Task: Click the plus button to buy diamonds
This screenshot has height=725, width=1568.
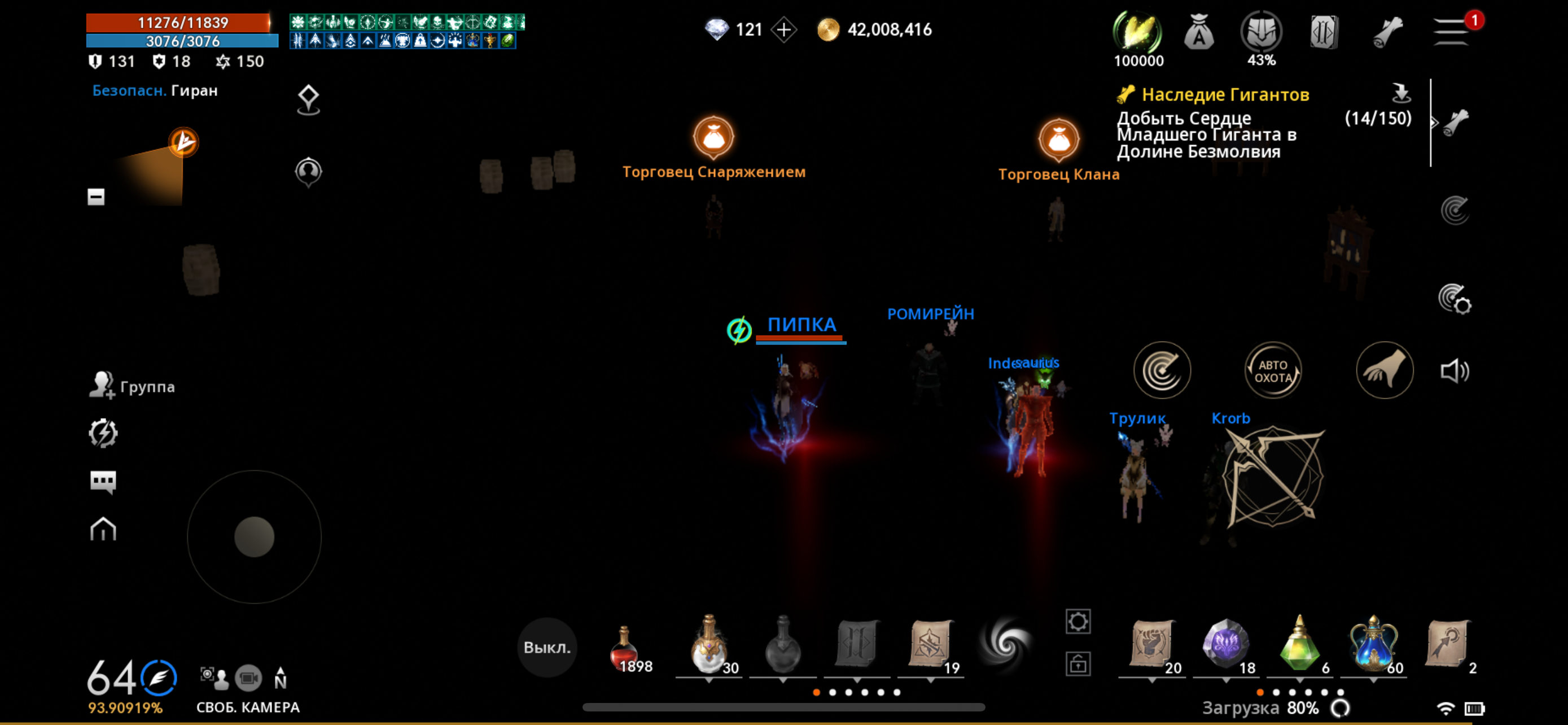Action: [x=783, y=30]
